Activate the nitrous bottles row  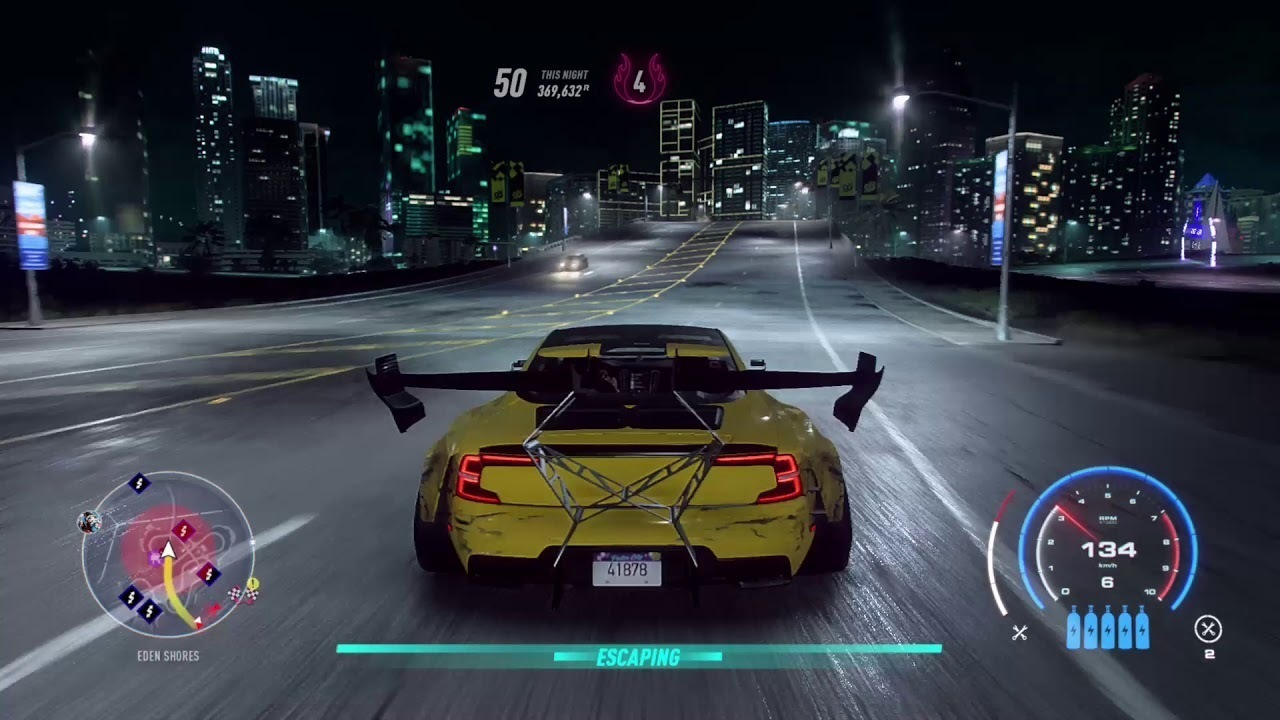(x=1107, y=628)
